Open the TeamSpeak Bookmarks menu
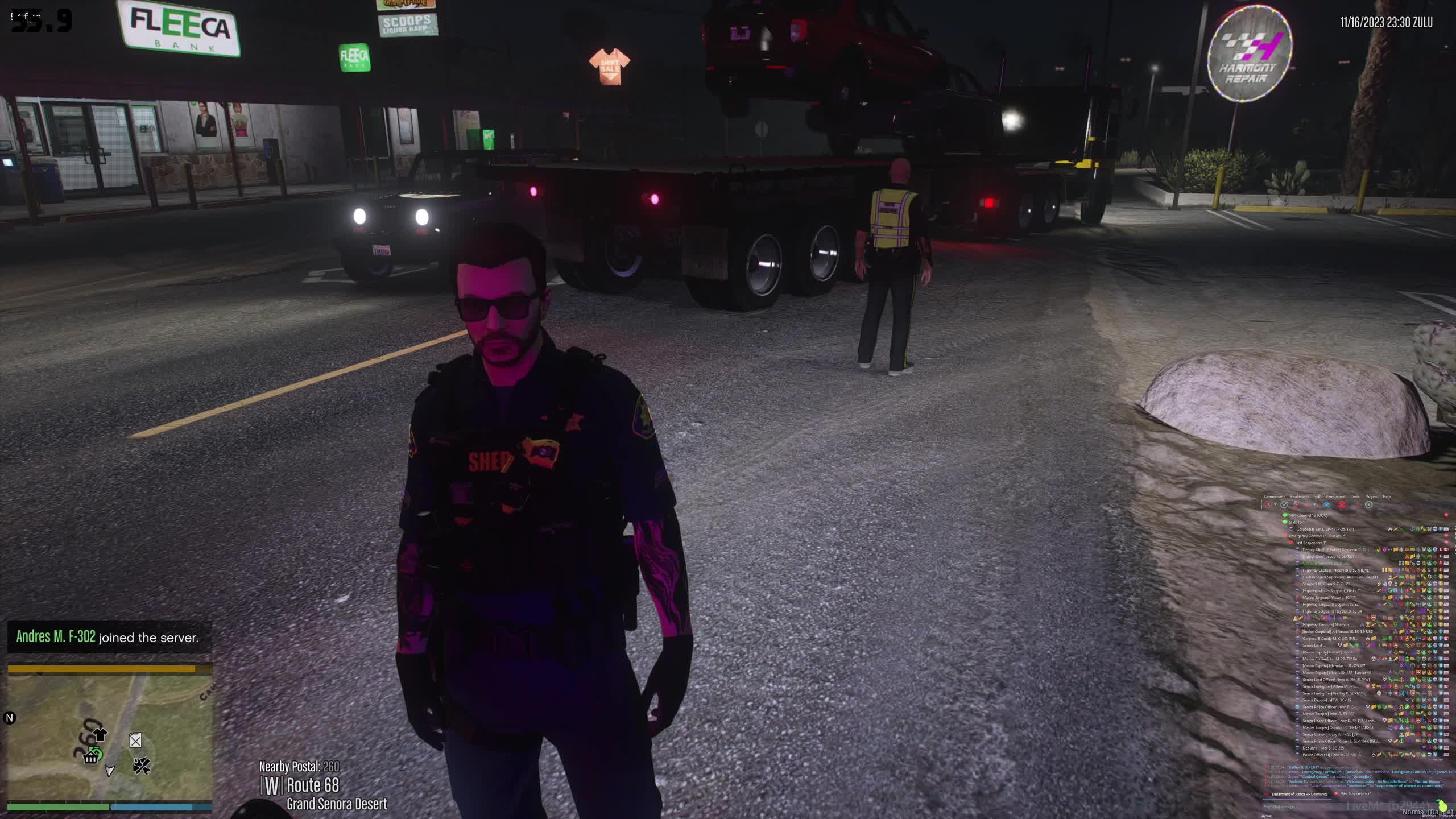 click(x=1300, y=497)
